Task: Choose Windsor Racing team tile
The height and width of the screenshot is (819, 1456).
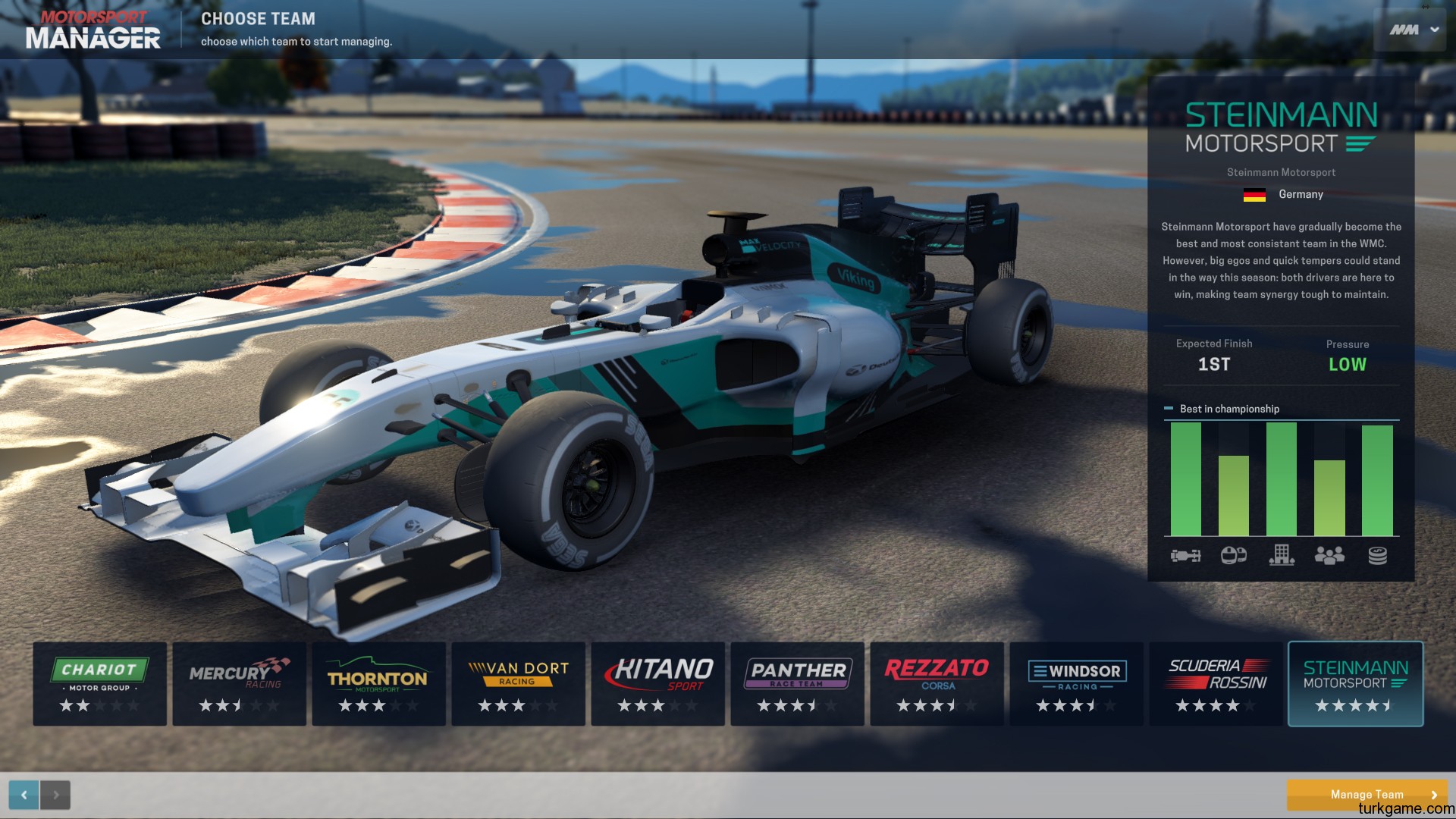Action: (x=1076, y=684)
